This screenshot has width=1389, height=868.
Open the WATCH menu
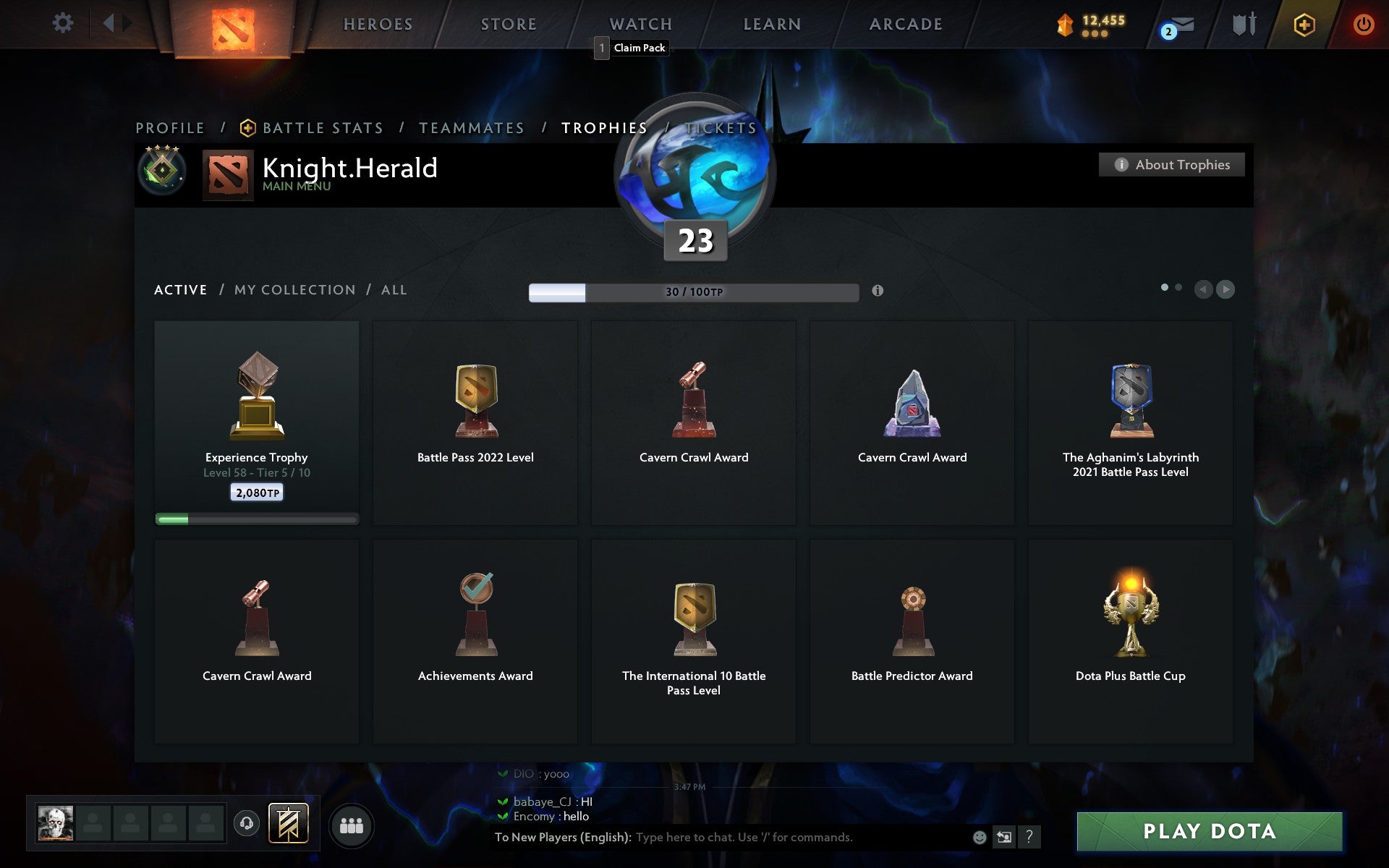point(640,23)
